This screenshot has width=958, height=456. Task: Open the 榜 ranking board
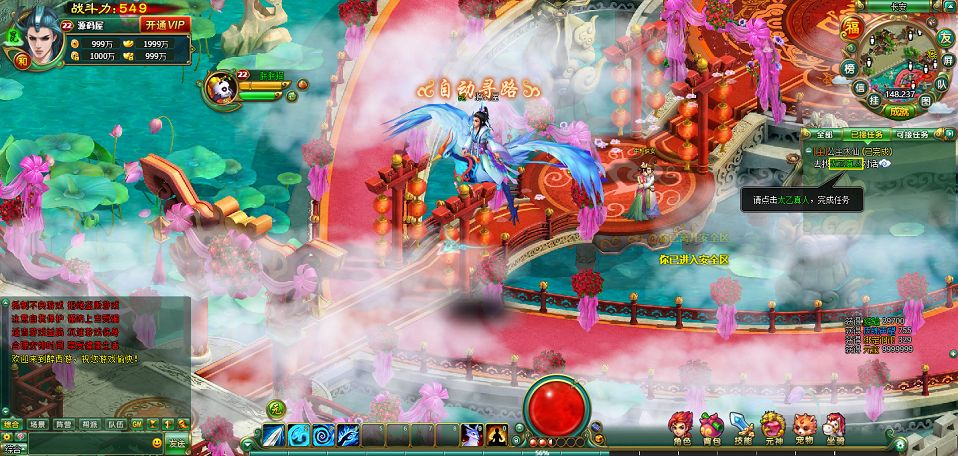pyautogui.click(x=848, y=69)
